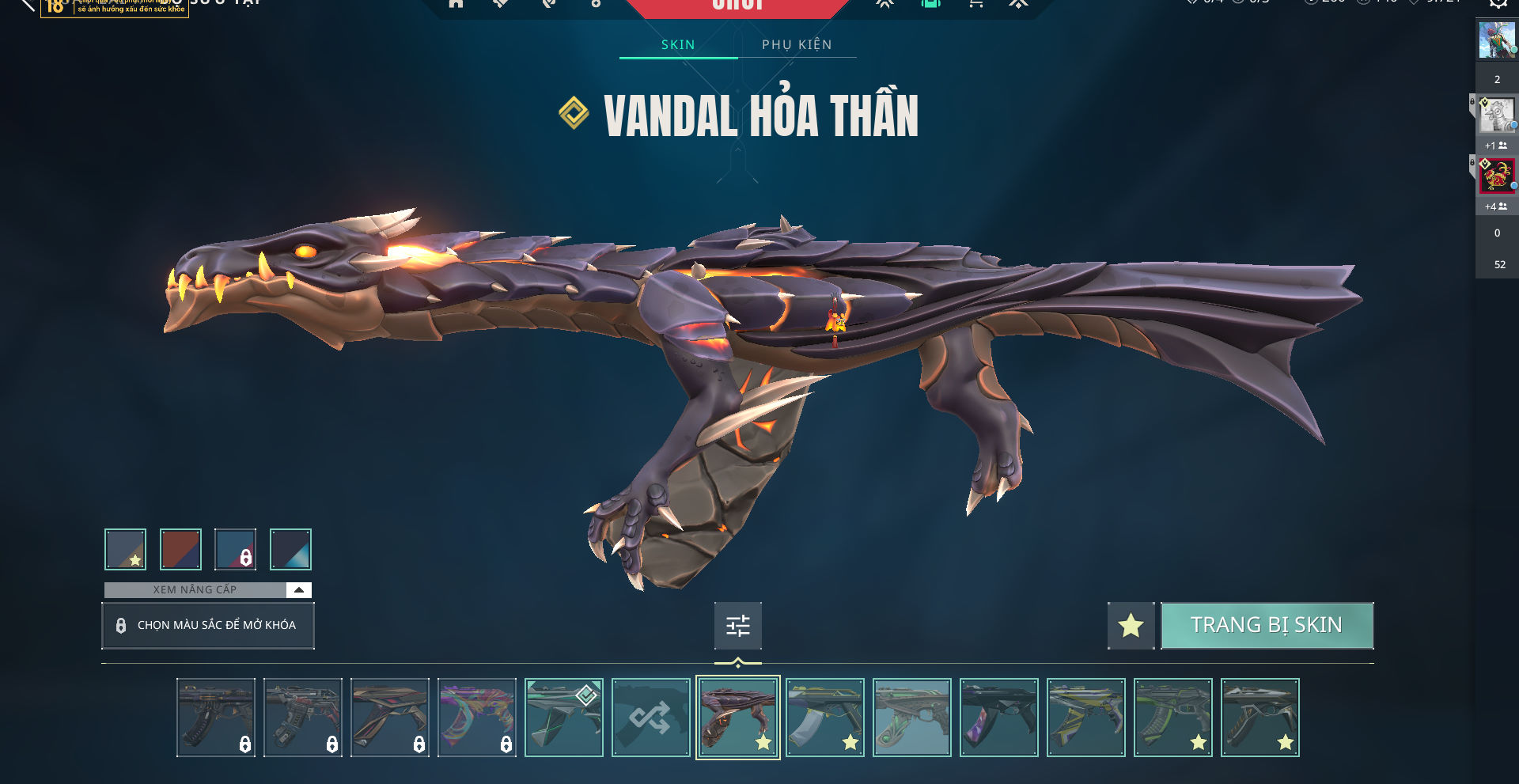
Task: Select the red and navy color variant
Action: pyautogui.click(x=180, y=549)
